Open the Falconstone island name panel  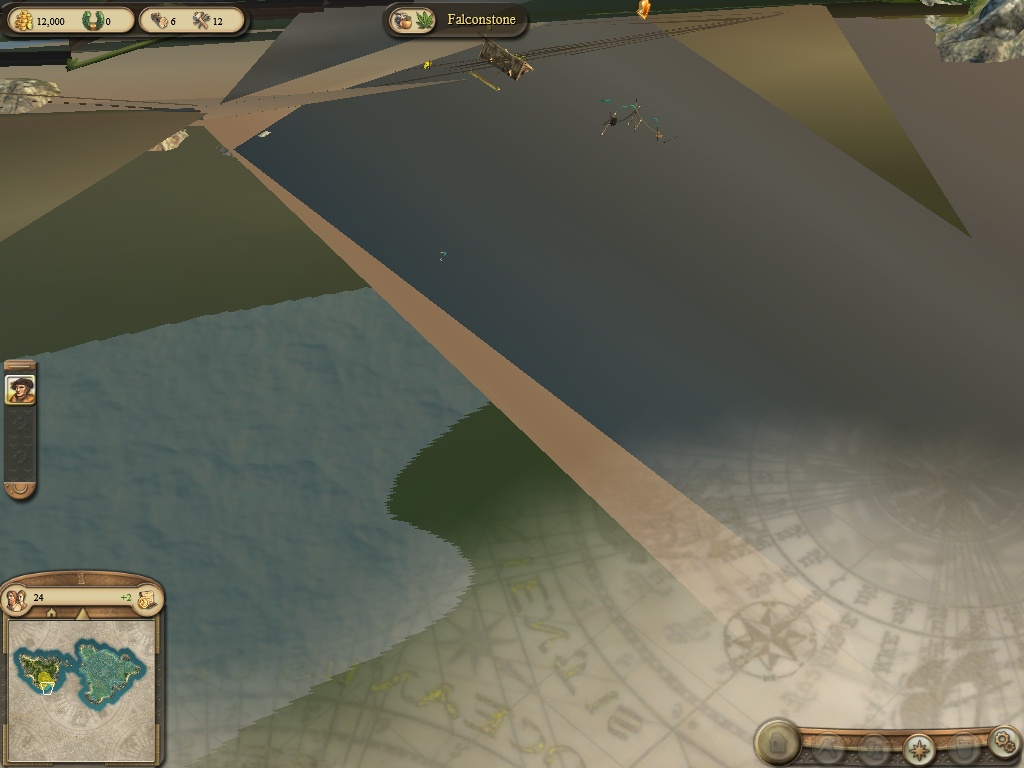pos(481,20)
